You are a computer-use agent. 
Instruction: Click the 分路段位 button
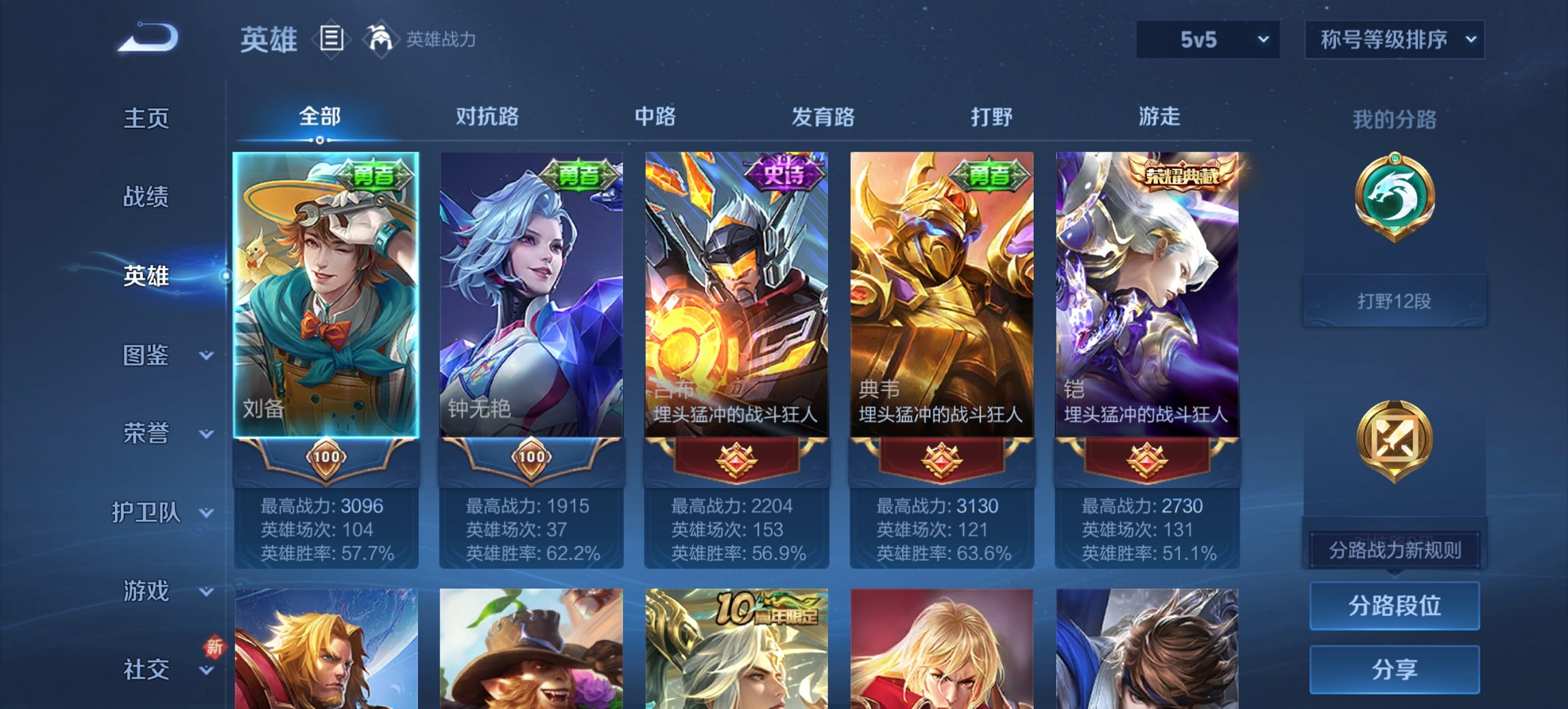1394,606
